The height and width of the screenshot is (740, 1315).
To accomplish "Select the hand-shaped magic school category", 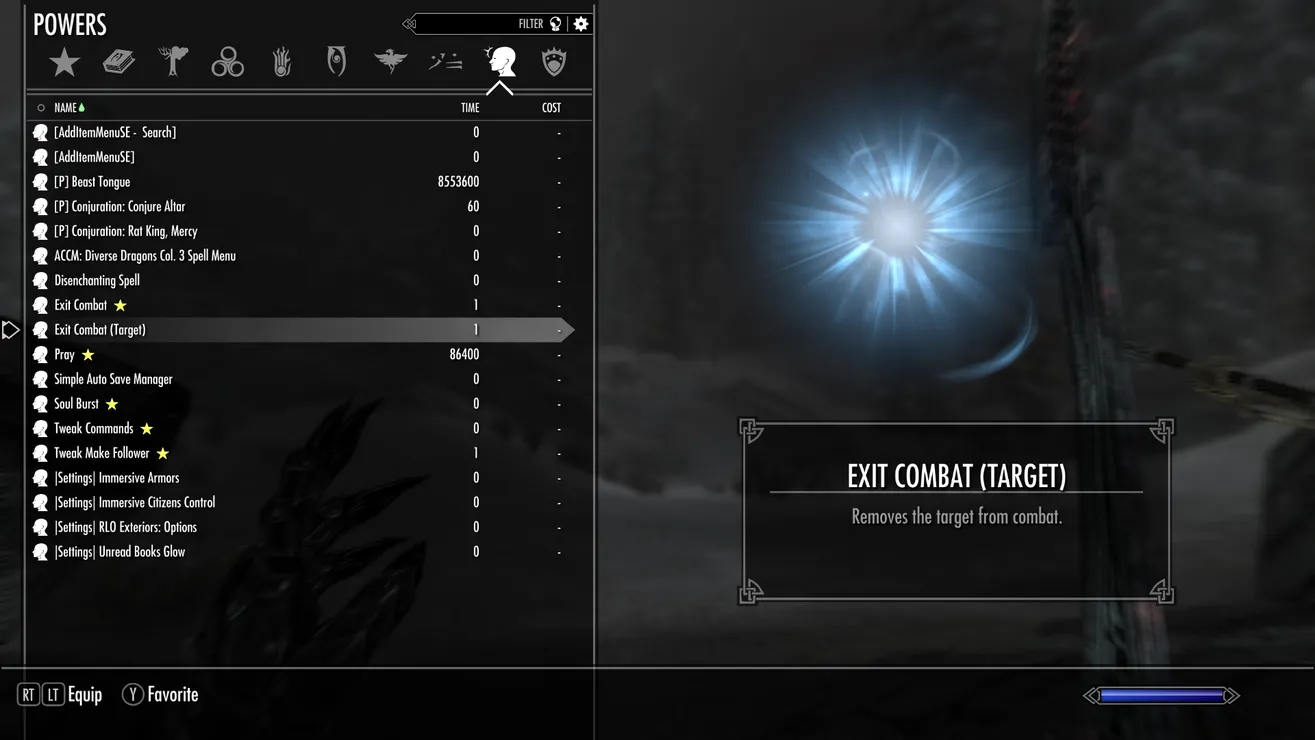I will [x=282, y=63].
